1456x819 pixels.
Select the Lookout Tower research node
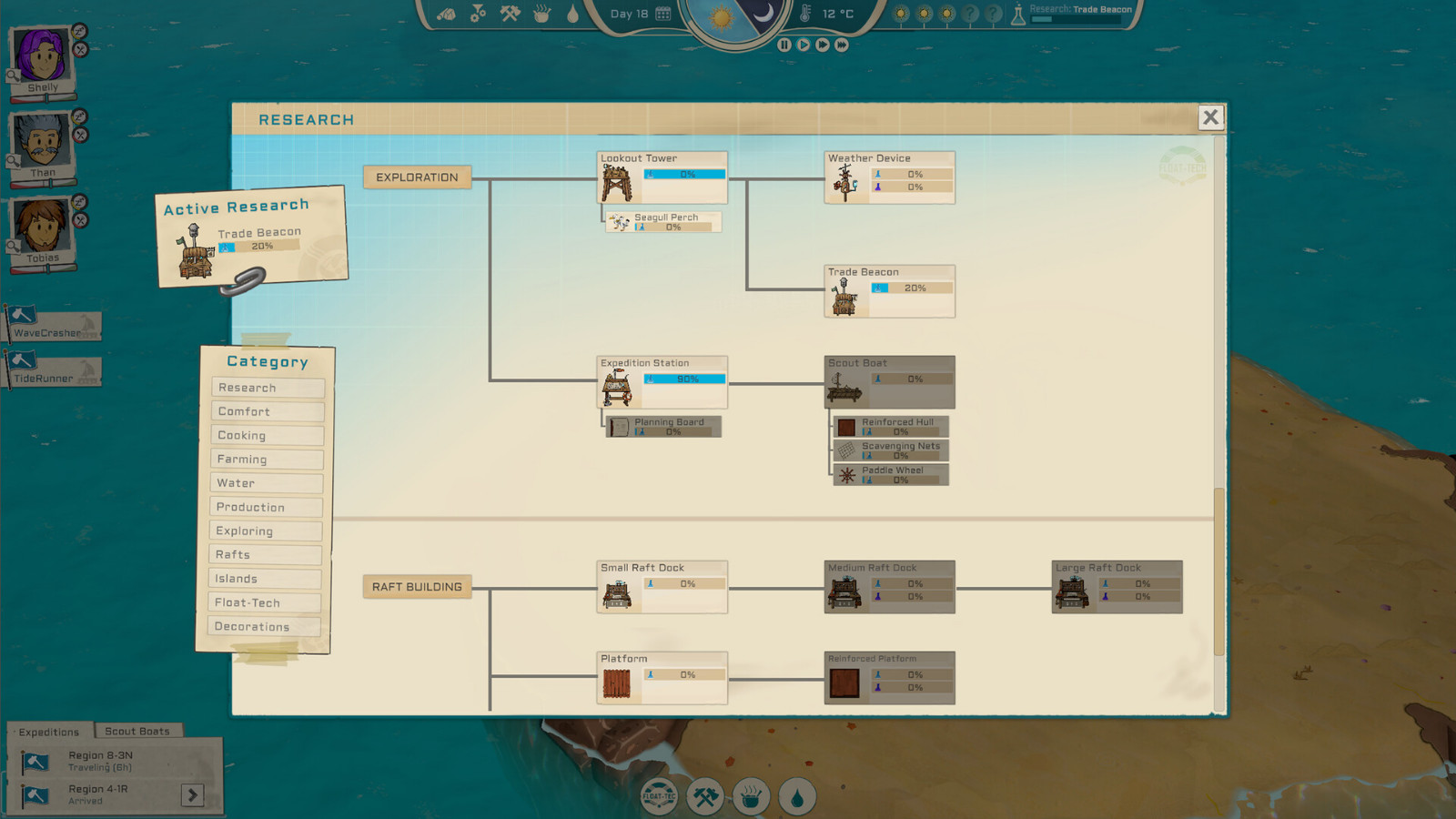[x=662, y=178]
